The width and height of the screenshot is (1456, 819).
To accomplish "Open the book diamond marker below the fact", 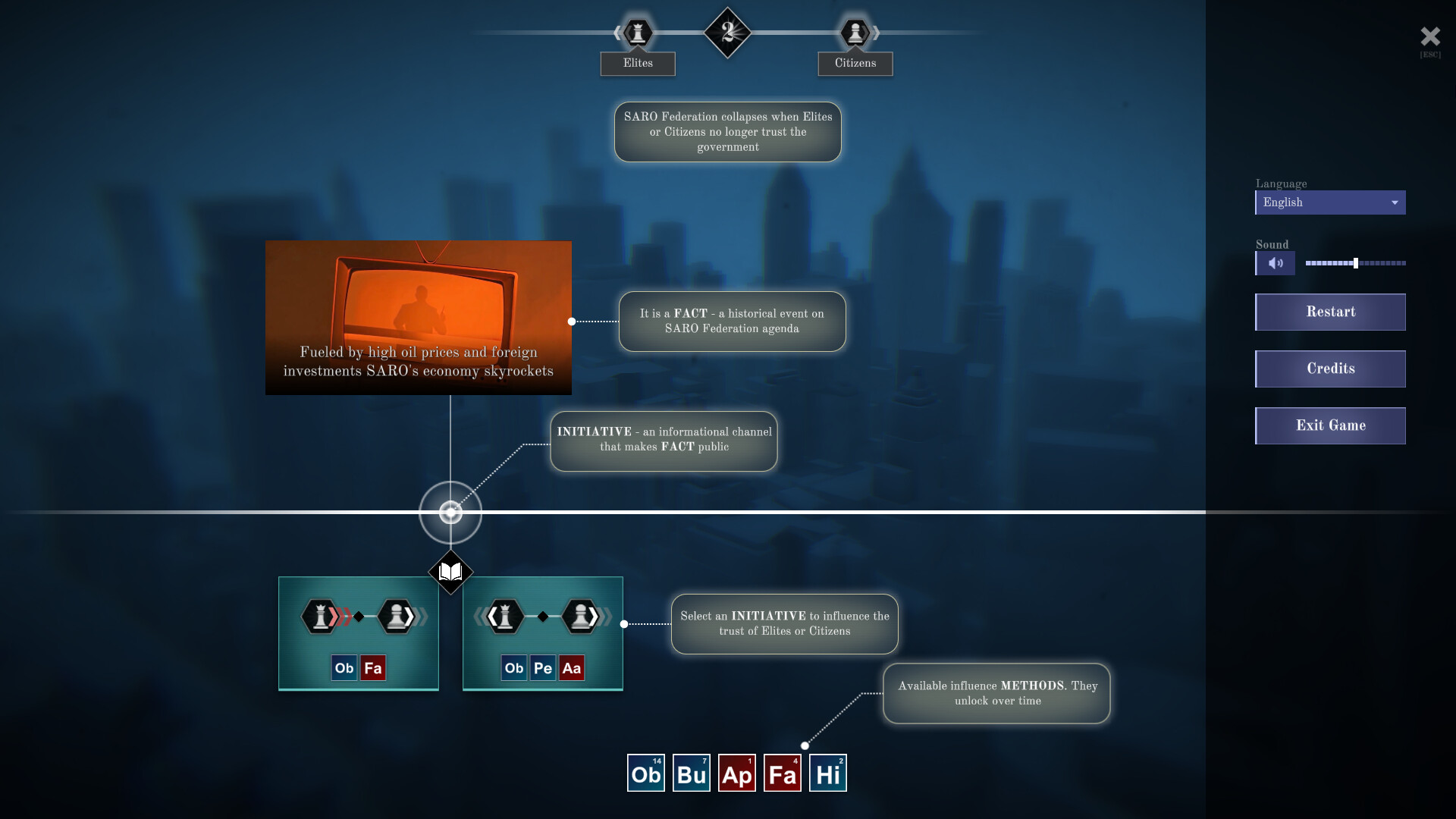I will coord(450,573).
